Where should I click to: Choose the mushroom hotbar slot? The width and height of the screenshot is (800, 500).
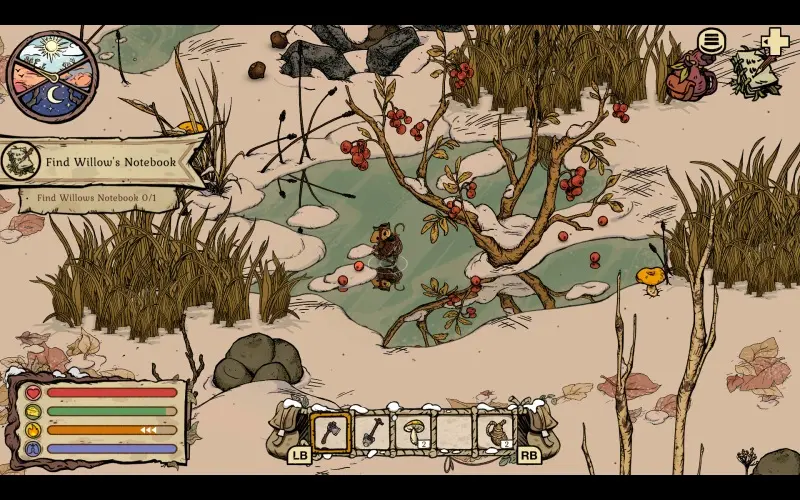point(412,432)
